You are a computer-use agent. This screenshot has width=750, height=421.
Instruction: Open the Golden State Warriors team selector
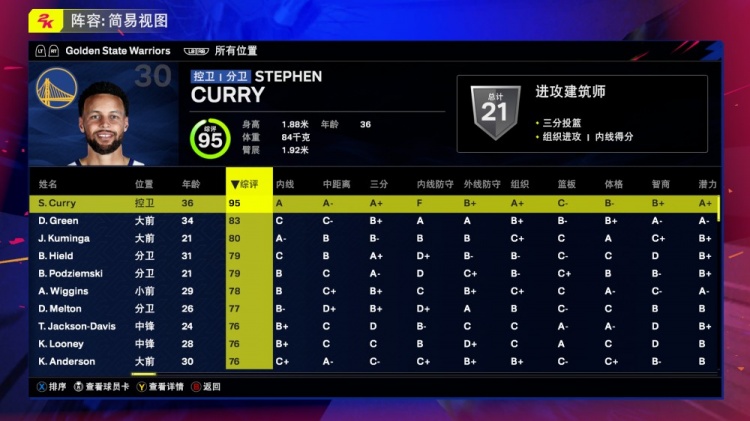coord(118,50)
